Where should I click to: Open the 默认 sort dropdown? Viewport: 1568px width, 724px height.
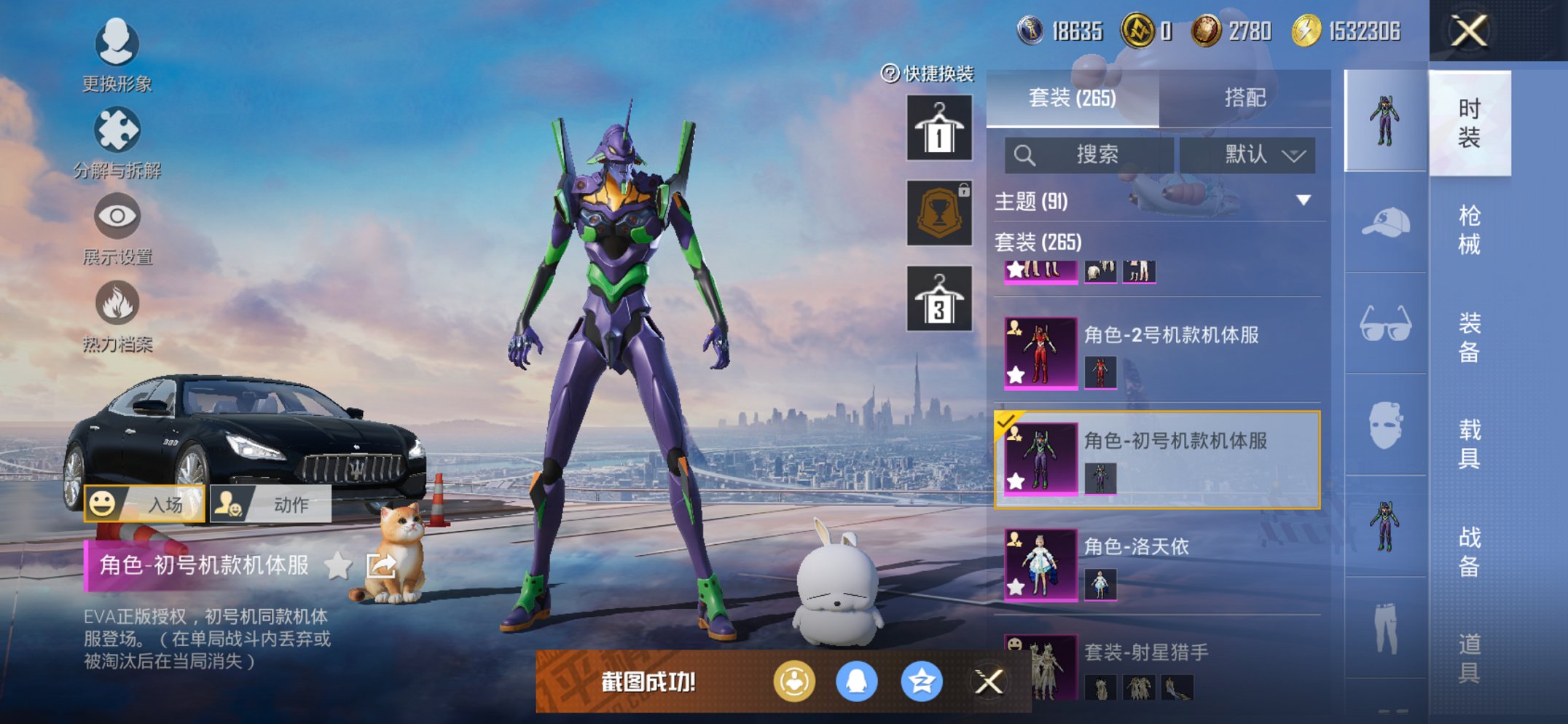1247,154
